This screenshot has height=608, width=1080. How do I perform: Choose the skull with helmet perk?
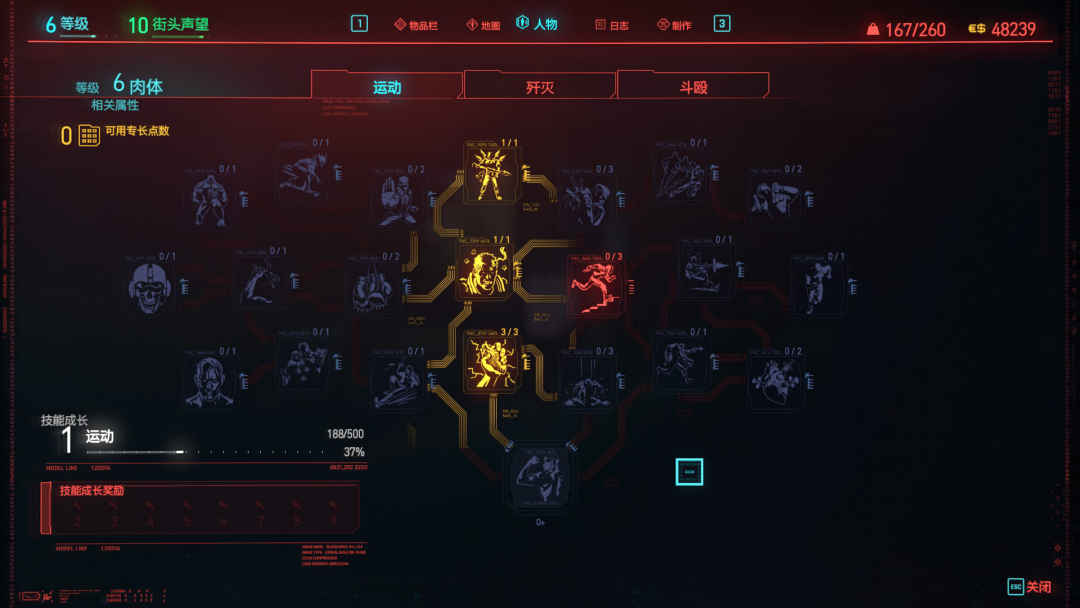tap(153, 285)
